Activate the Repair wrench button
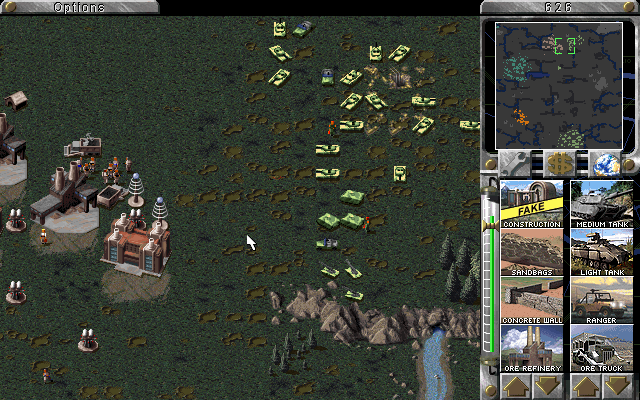640x400 pixels. (517, 164)
